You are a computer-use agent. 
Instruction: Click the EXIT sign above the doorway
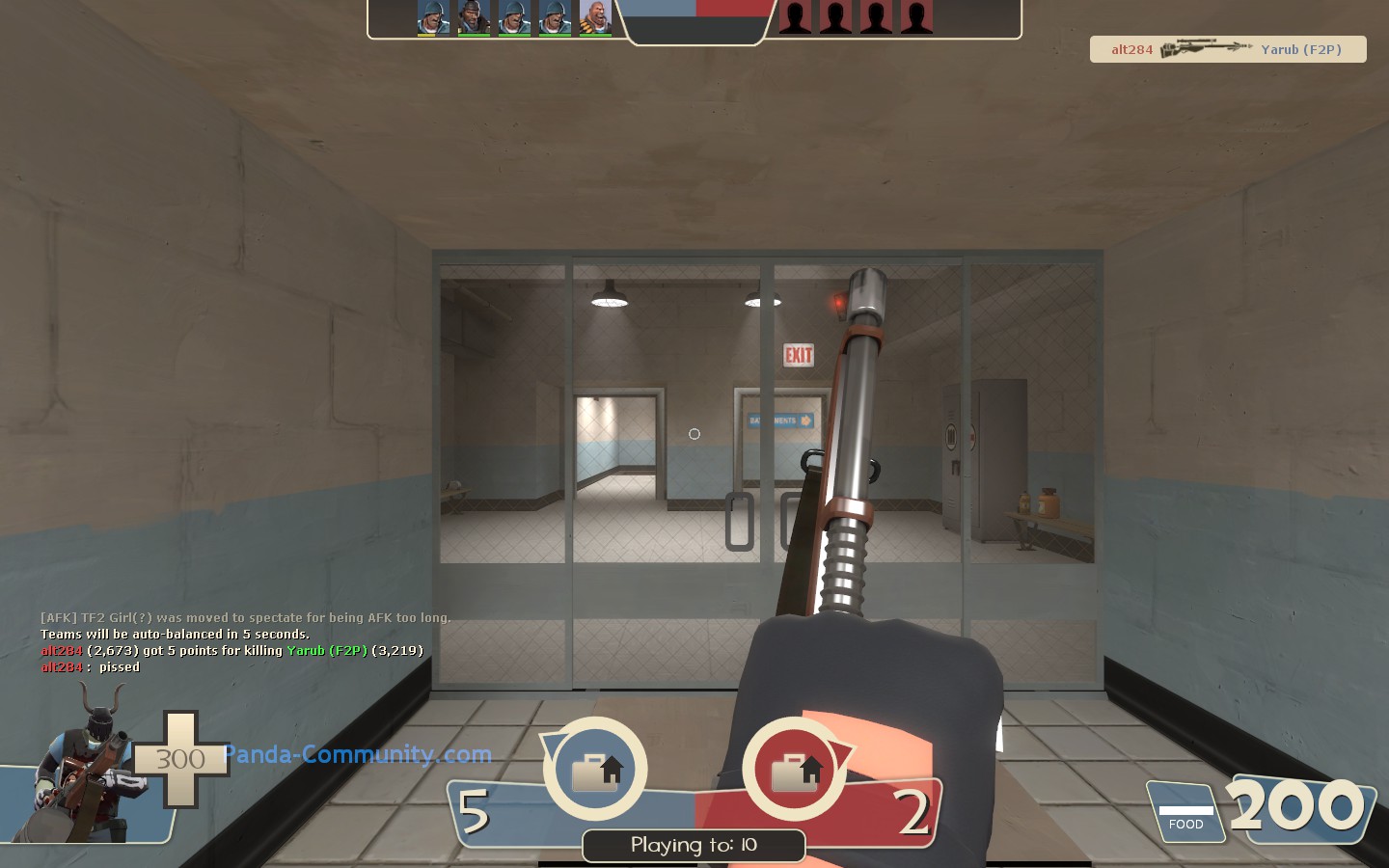[799, 355]
